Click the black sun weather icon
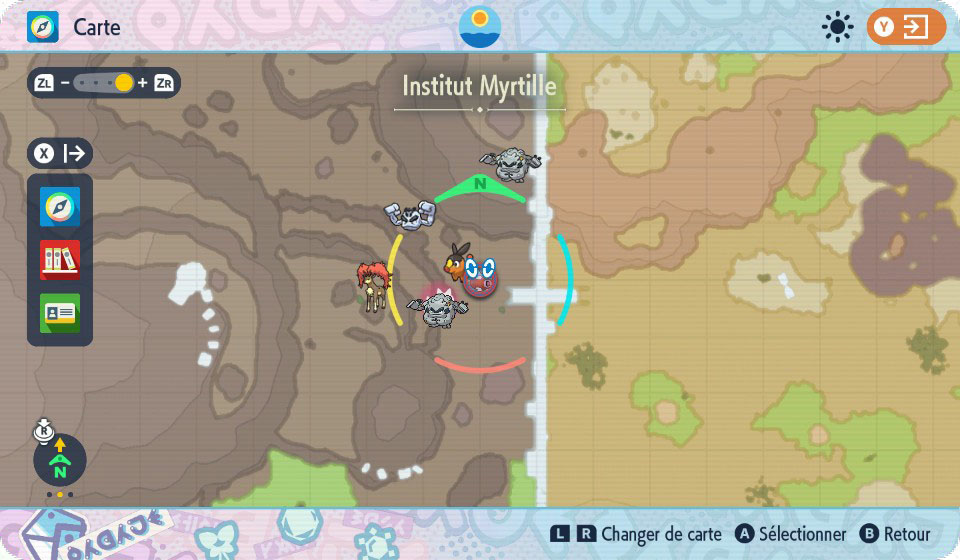Image resolution: width=960 pixels, height=560 pixels. [x=836, y=27]
